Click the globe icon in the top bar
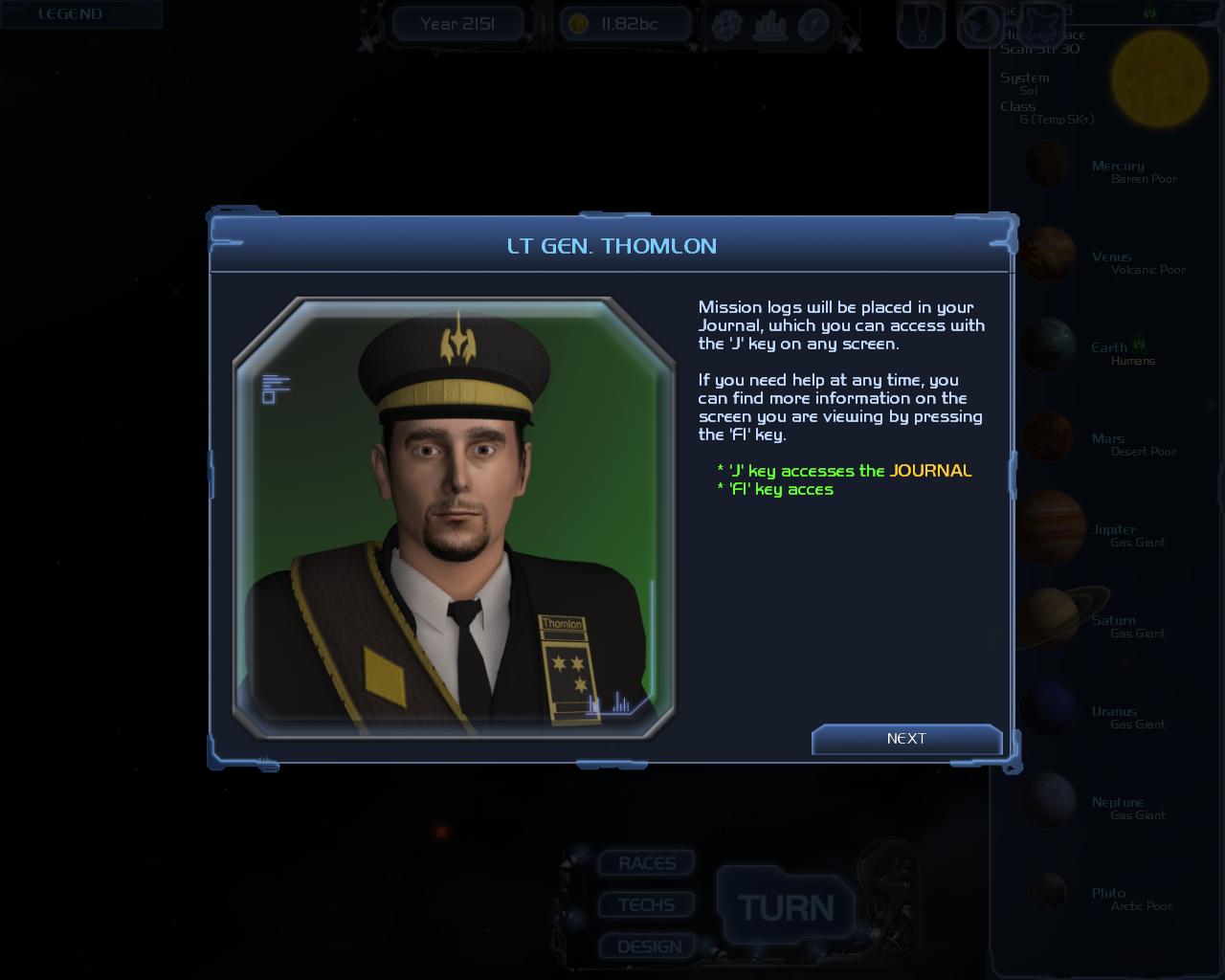 tap(980, 24)
